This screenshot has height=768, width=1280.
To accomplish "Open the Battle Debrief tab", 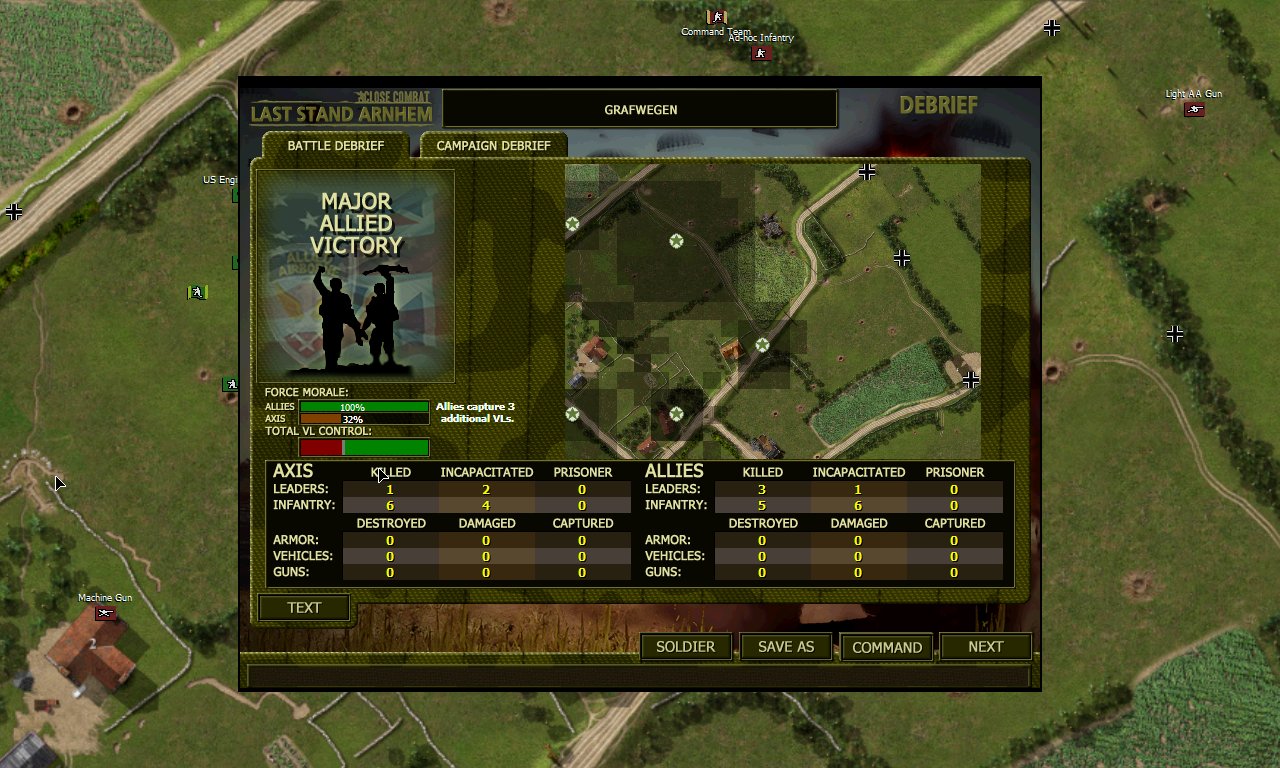I will point(336,145).
